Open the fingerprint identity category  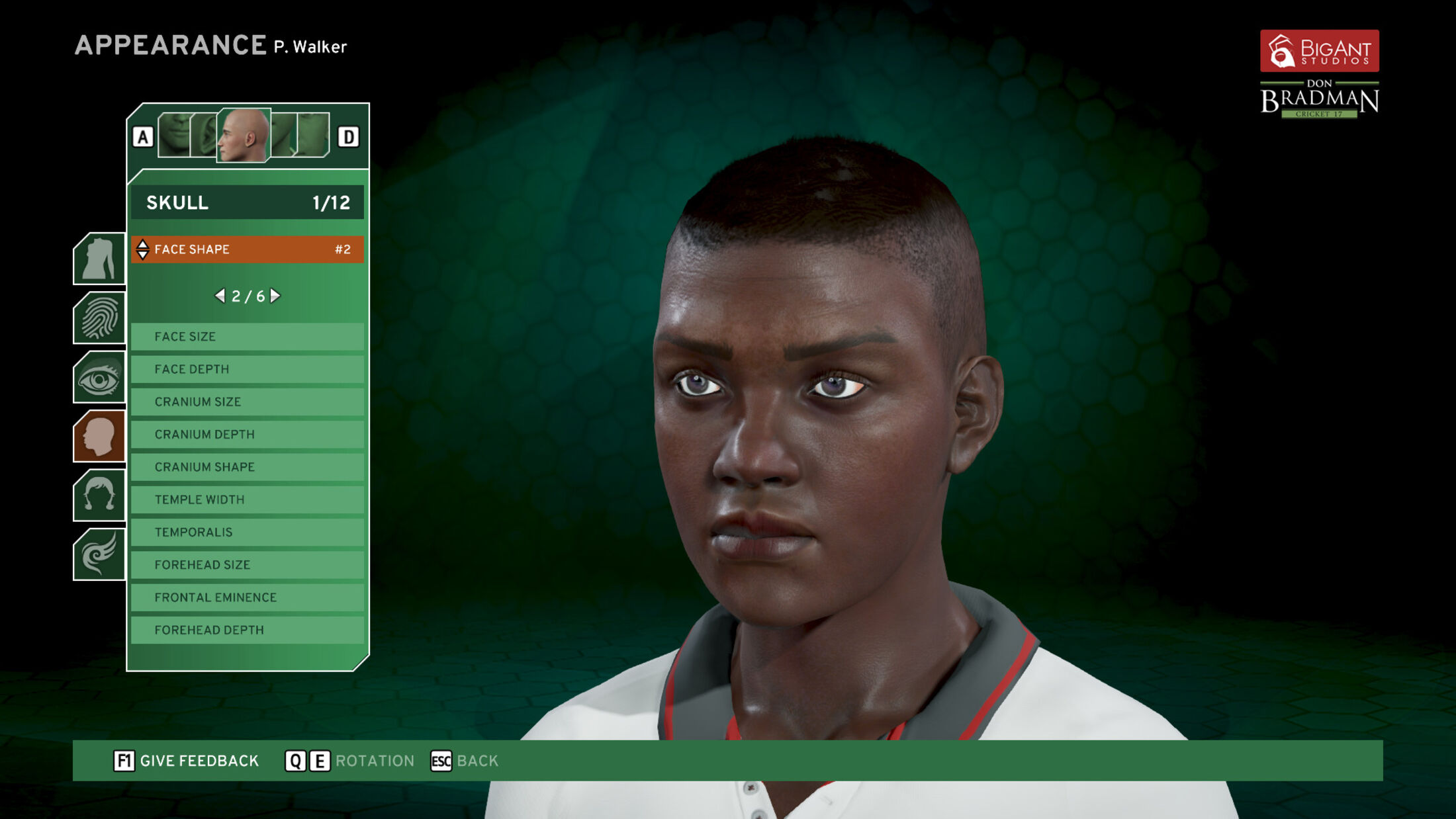point(99,318)
